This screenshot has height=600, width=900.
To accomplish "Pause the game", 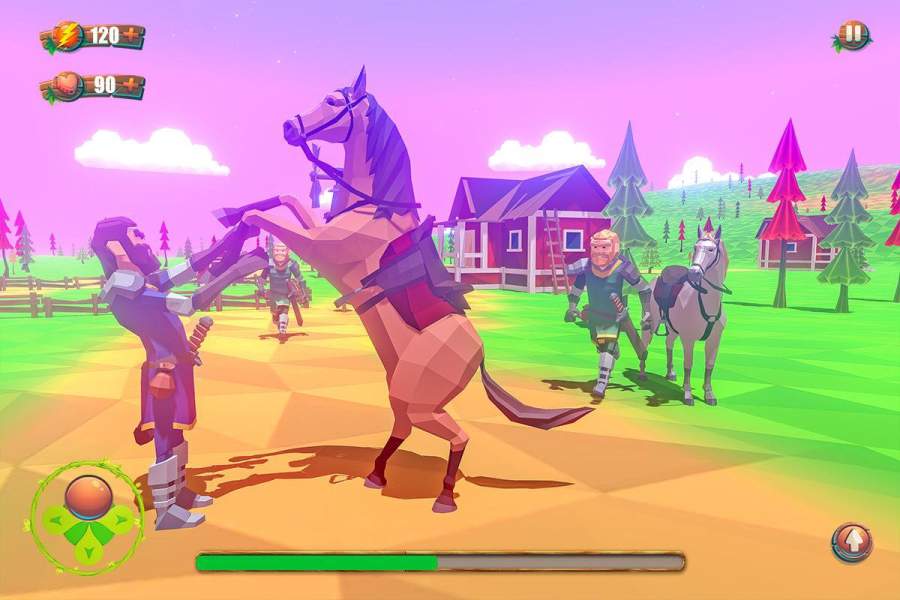I will click(852, 35).
